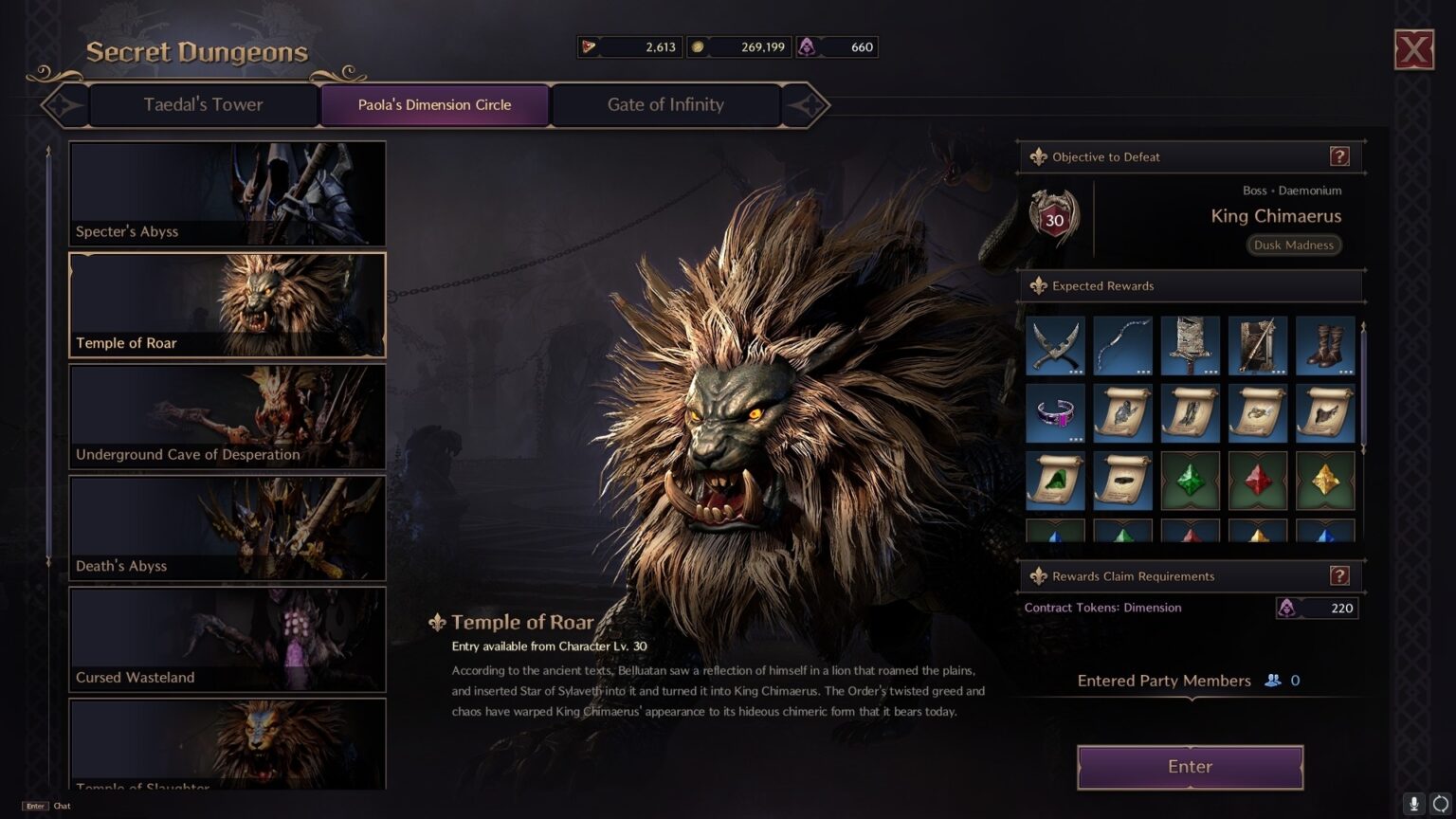The height and width of the screenshot is (819, 1456).
Task: Open the Gate of Infinity tab
Action: [665, 104]
